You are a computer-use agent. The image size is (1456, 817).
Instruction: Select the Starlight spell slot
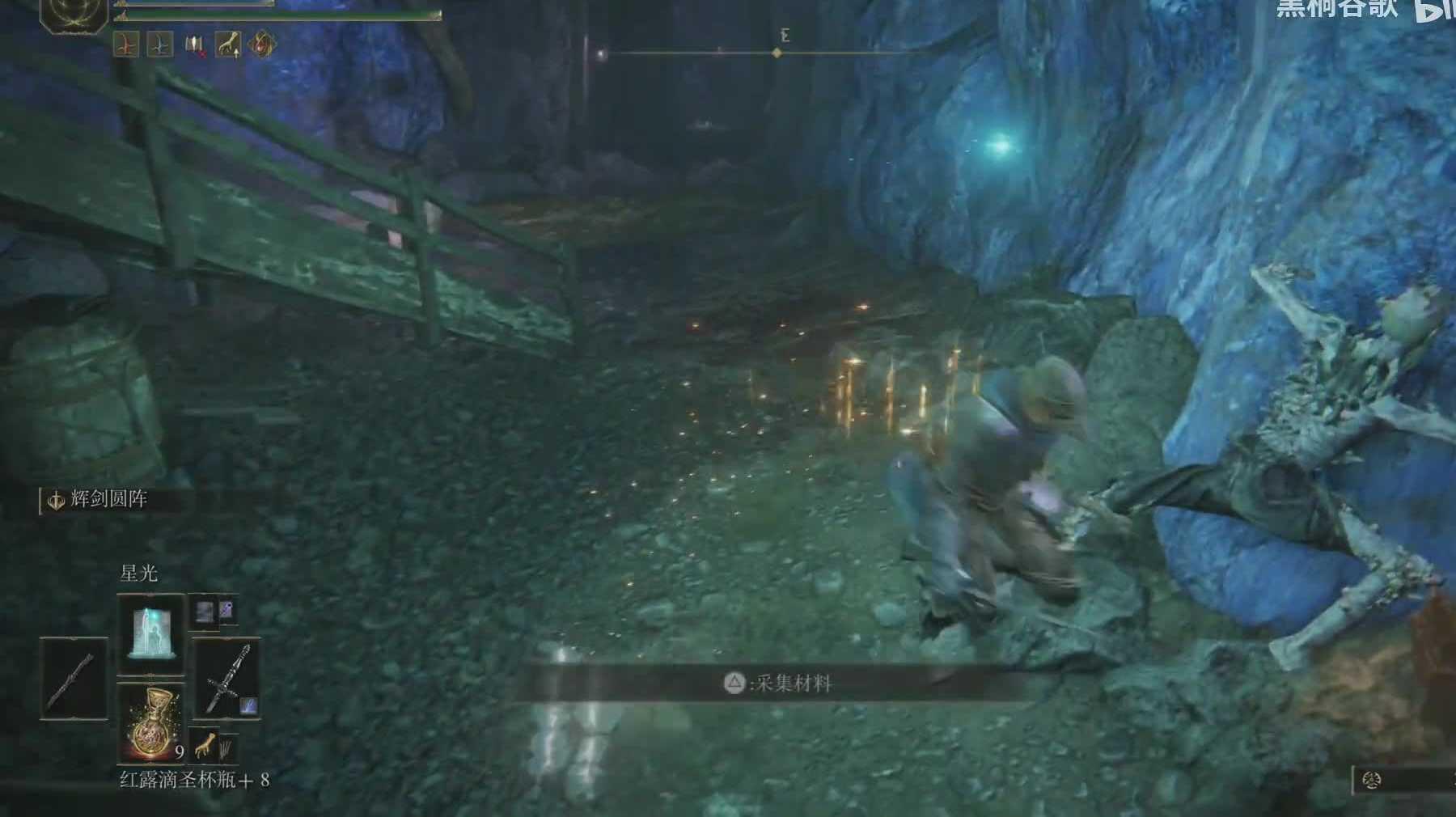point(151,633)
